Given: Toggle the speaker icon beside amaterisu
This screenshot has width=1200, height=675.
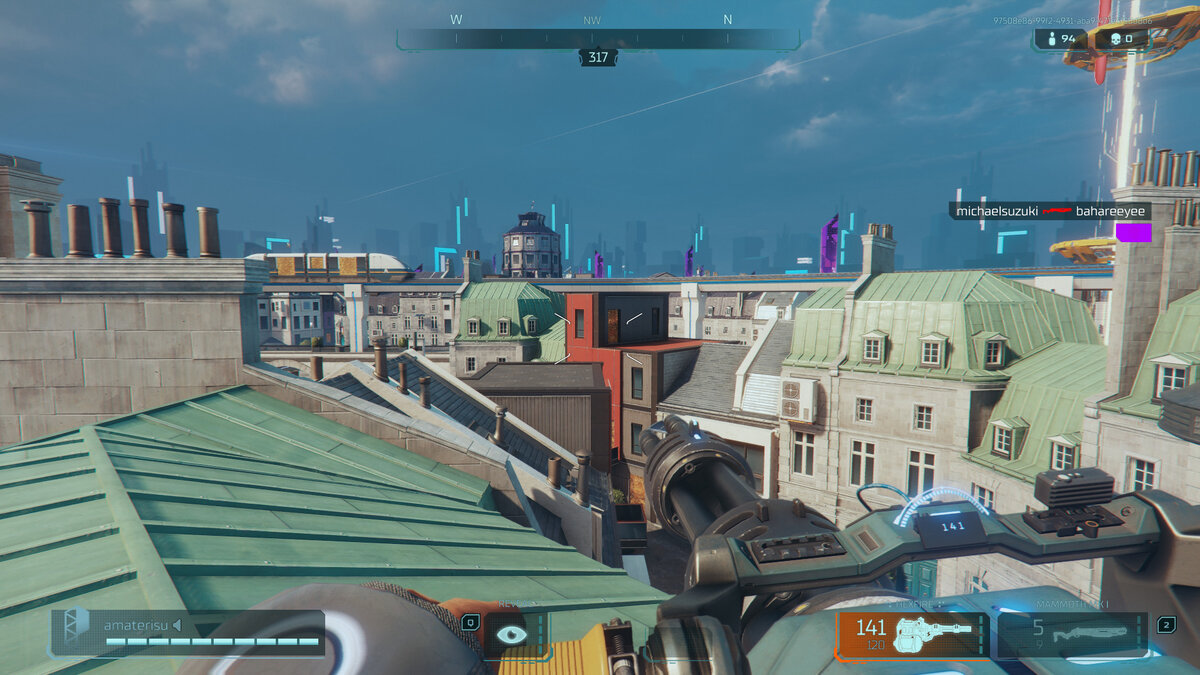Looking at the screenshot, I should (x=177, y=626).
